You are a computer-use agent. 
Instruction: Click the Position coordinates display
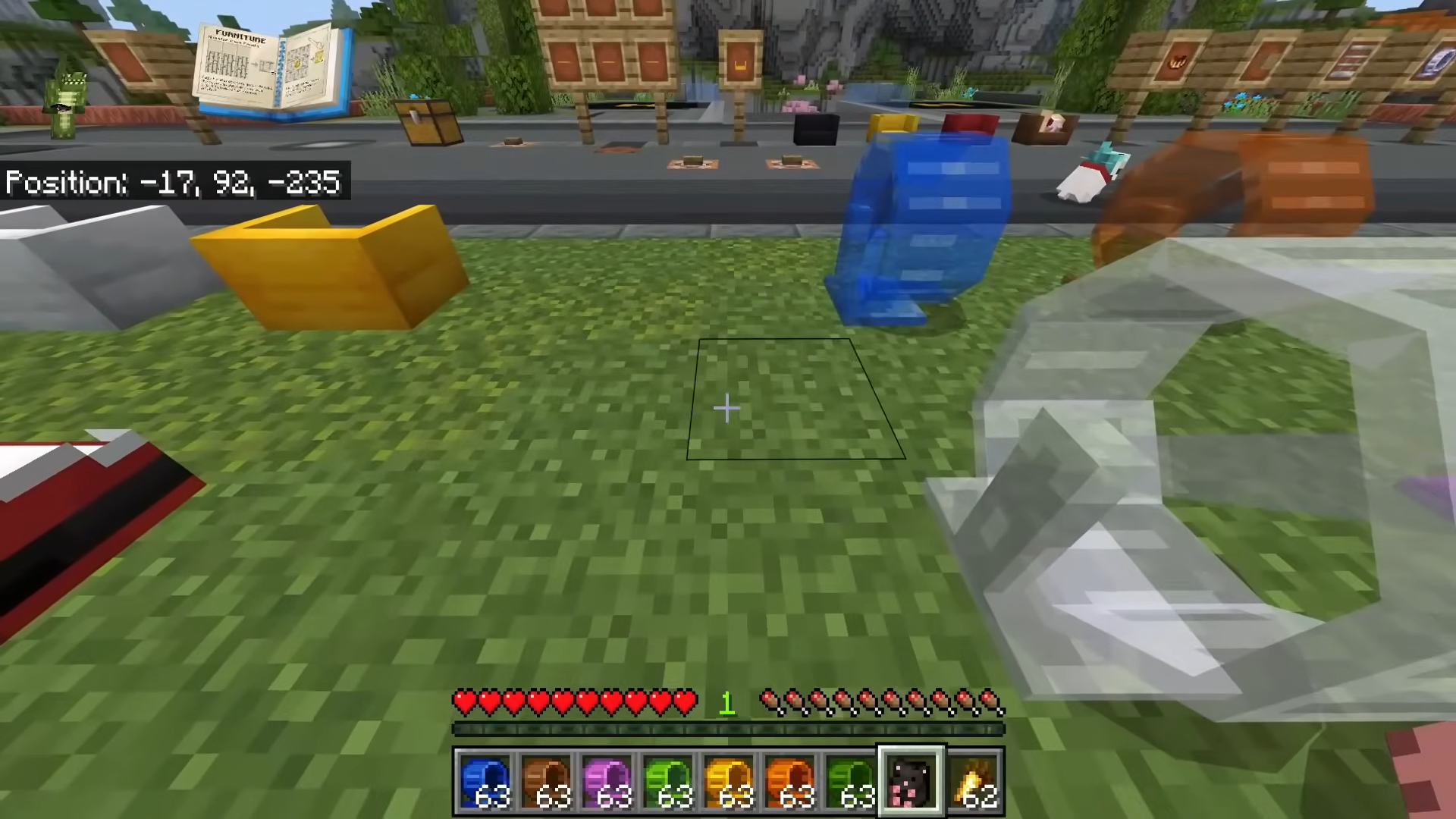click(x=173, y=182)
